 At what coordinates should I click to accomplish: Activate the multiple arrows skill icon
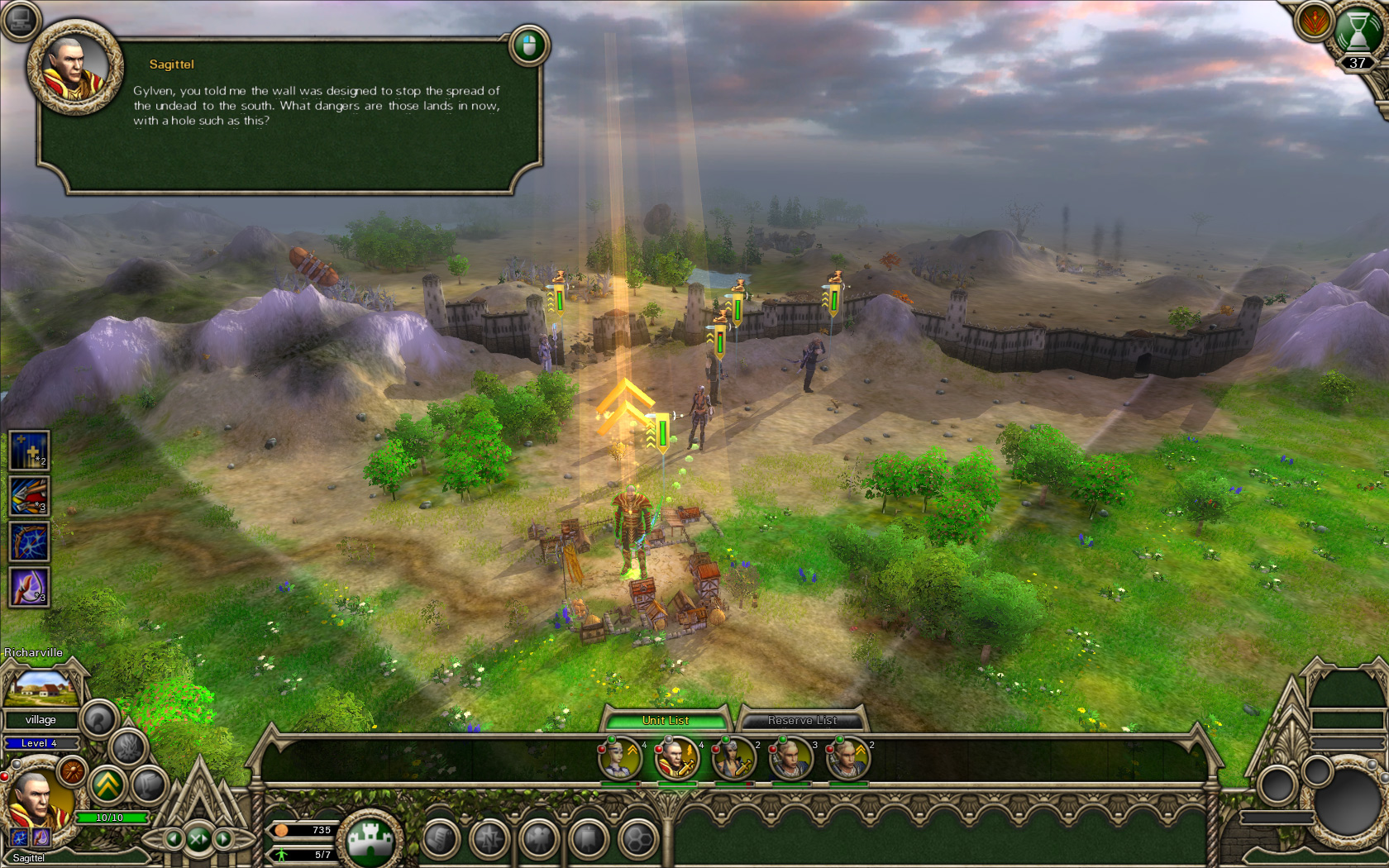click(x=29, y=496)
